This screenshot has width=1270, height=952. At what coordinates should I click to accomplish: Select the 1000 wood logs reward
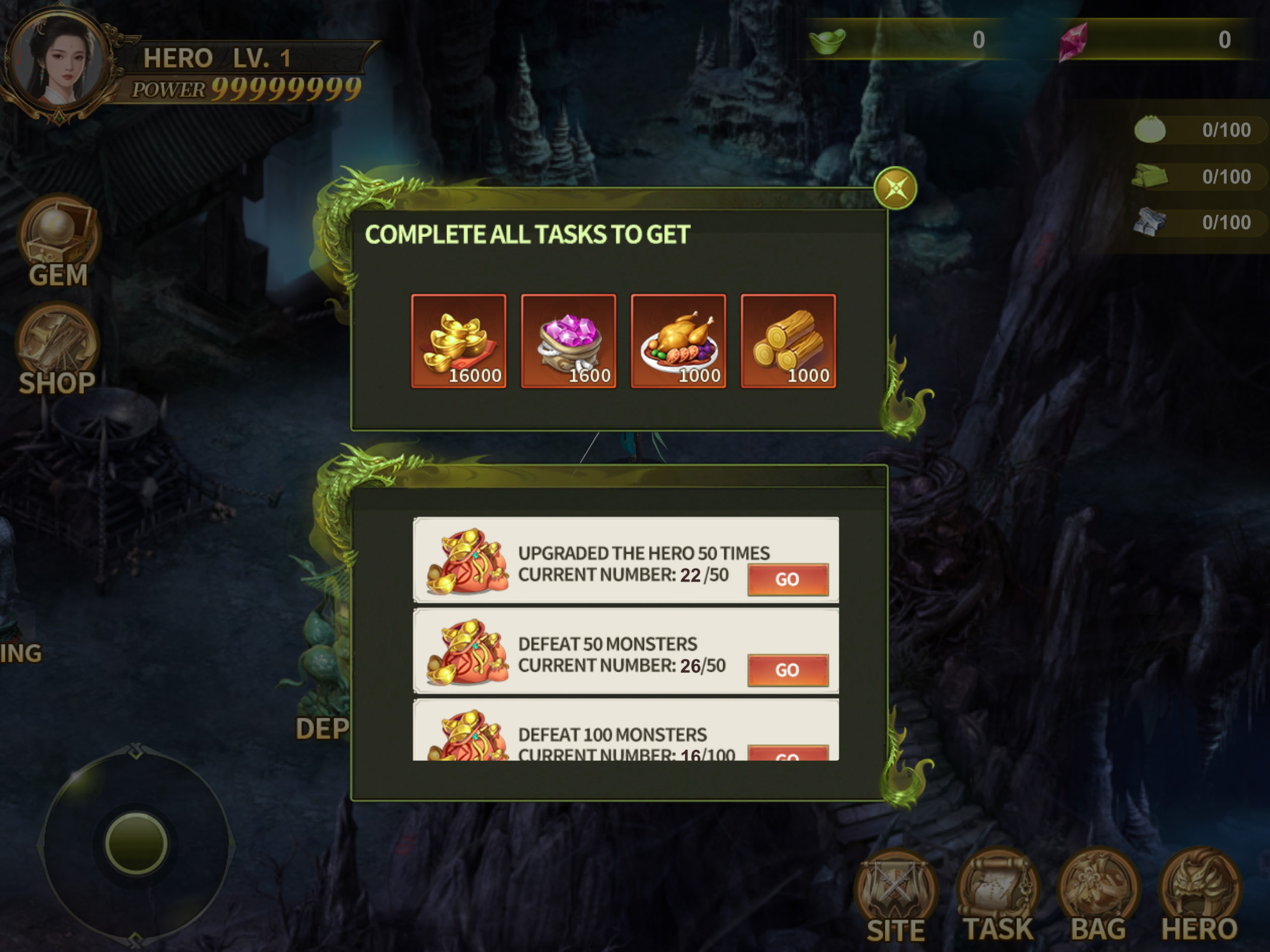pos(788,342)
